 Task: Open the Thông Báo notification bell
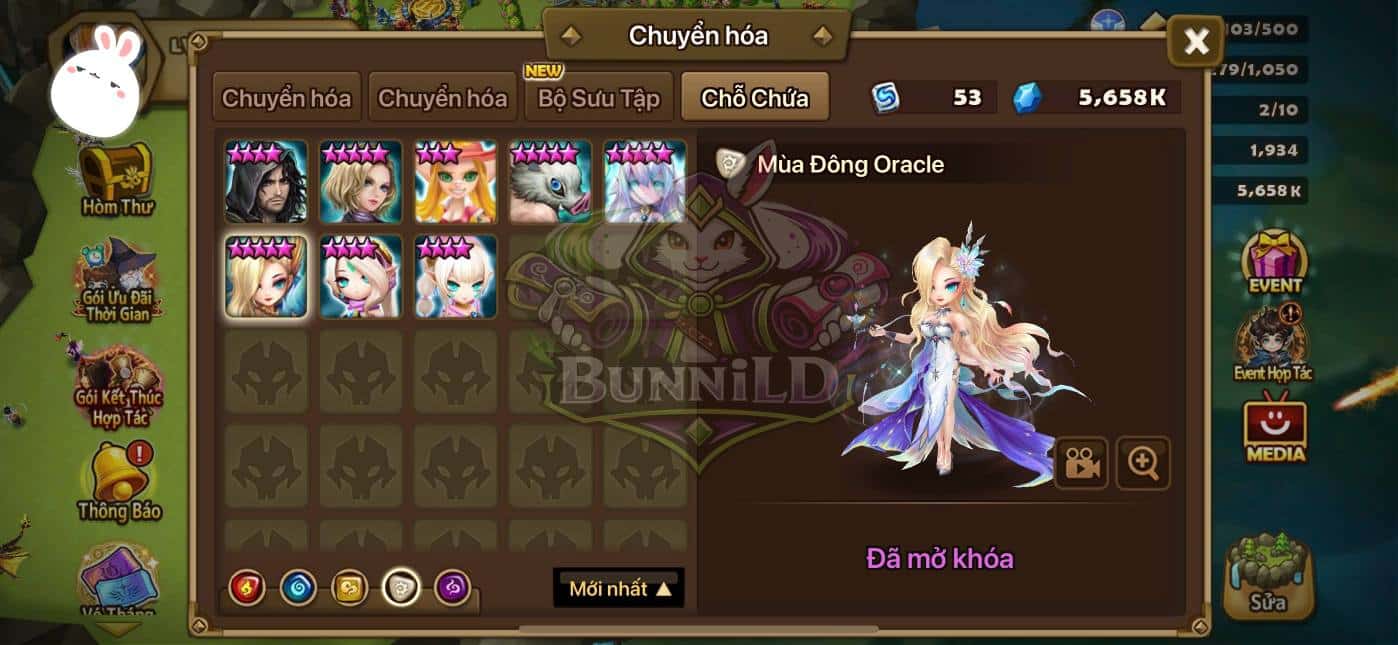pyautogui.click(x=119, y=480)
